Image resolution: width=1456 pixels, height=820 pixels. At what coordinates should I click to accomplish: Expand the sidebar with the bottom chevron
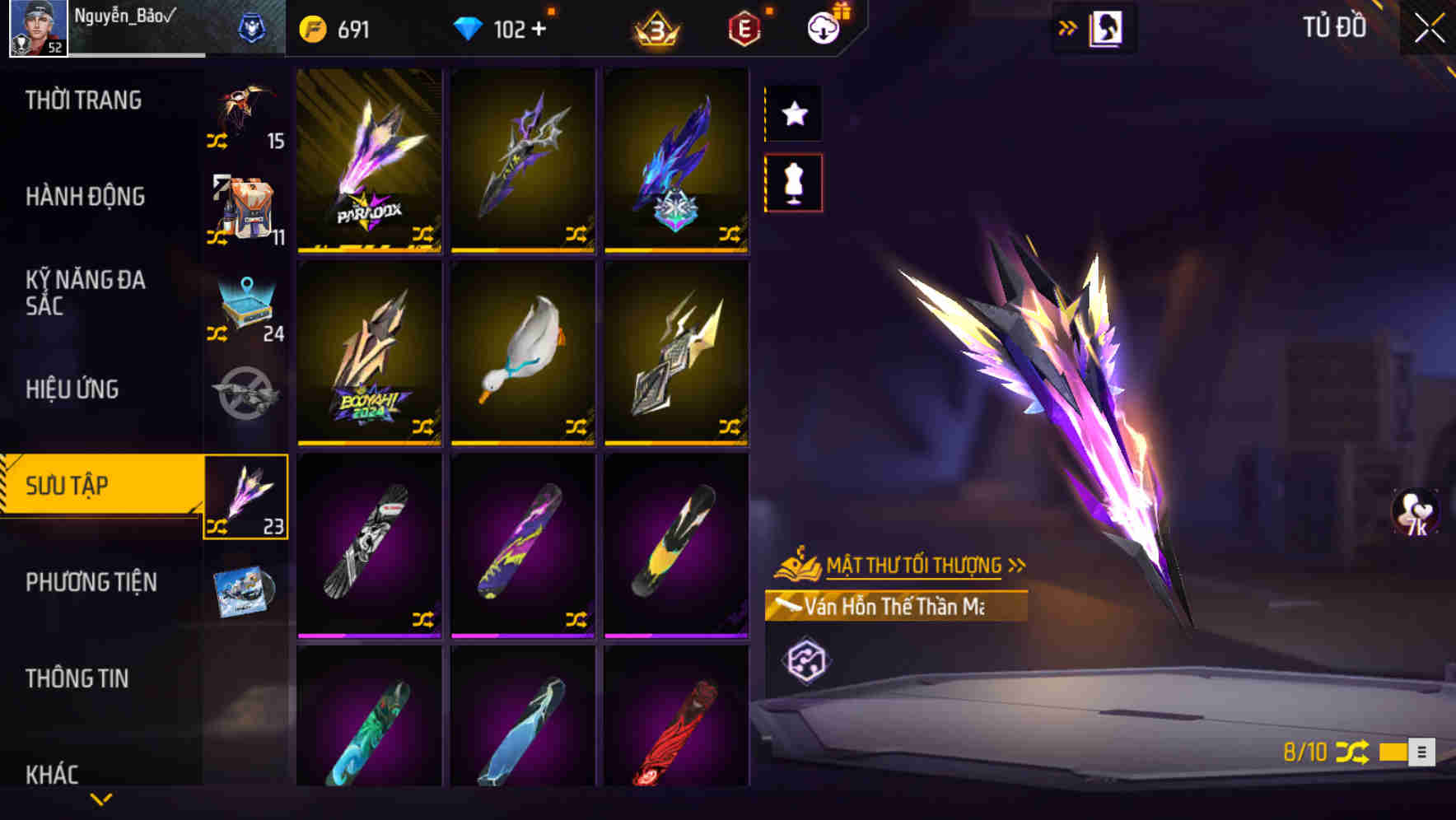101,797
